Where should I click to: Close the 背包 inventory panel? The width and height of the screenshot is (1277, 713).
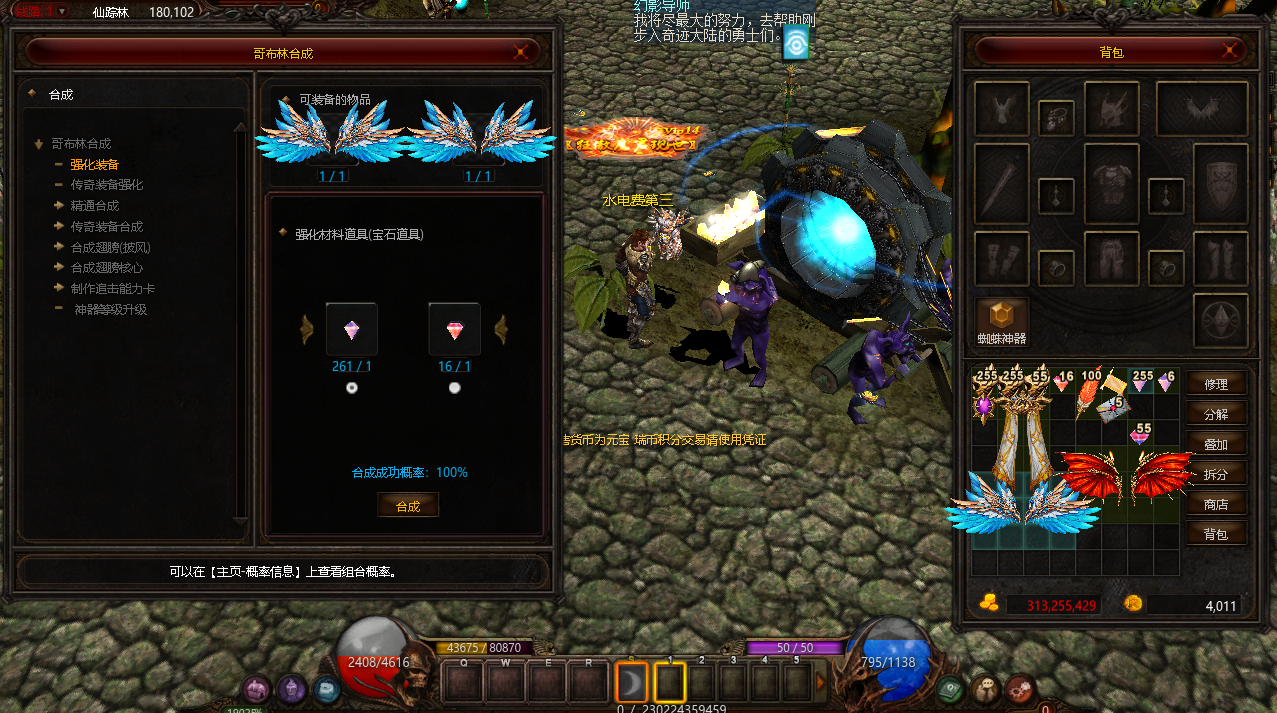click(1227, 51)
